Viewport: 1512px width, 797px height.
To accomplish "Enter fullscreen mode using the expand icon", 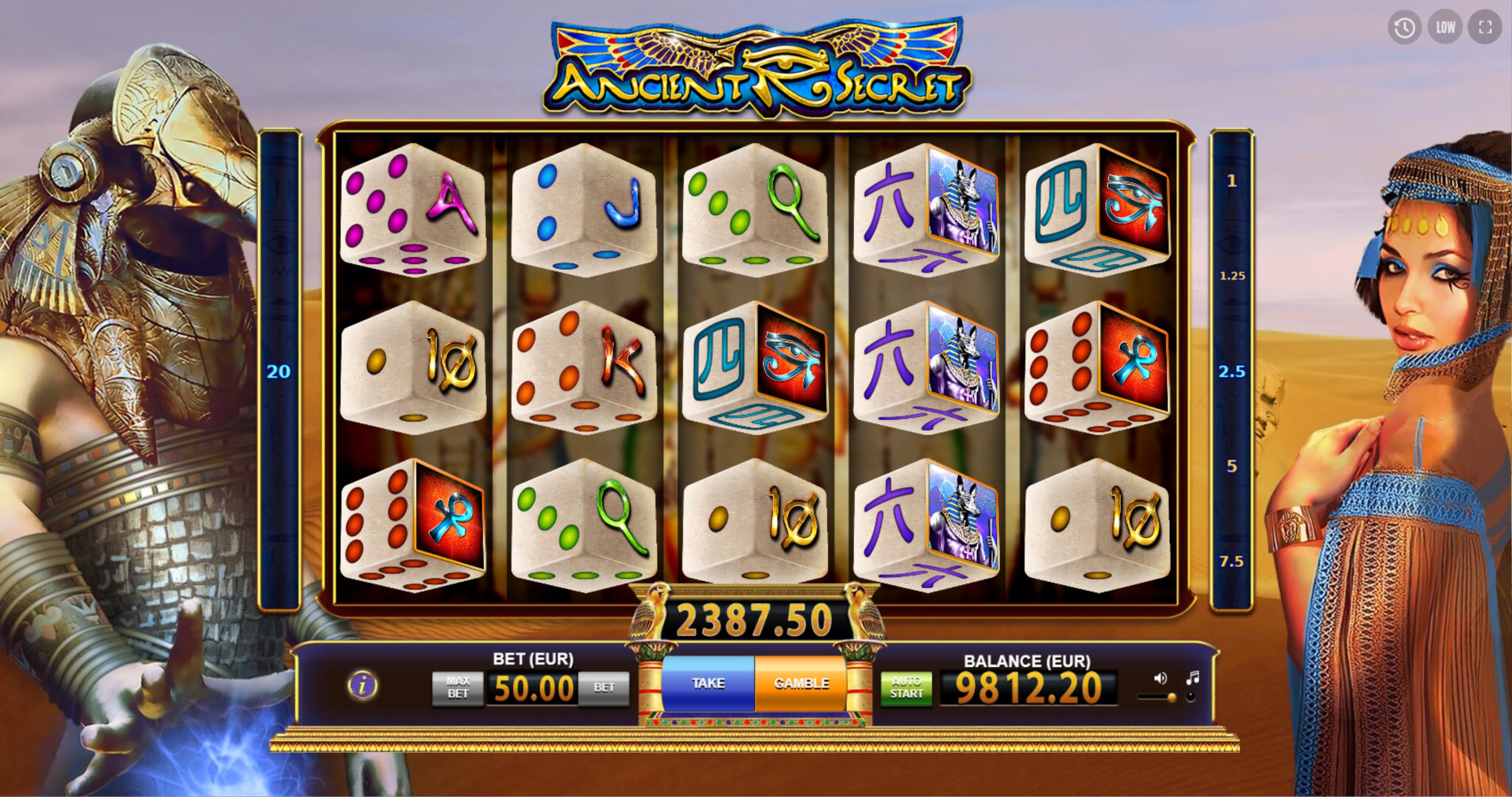I will pos(1486,26).
